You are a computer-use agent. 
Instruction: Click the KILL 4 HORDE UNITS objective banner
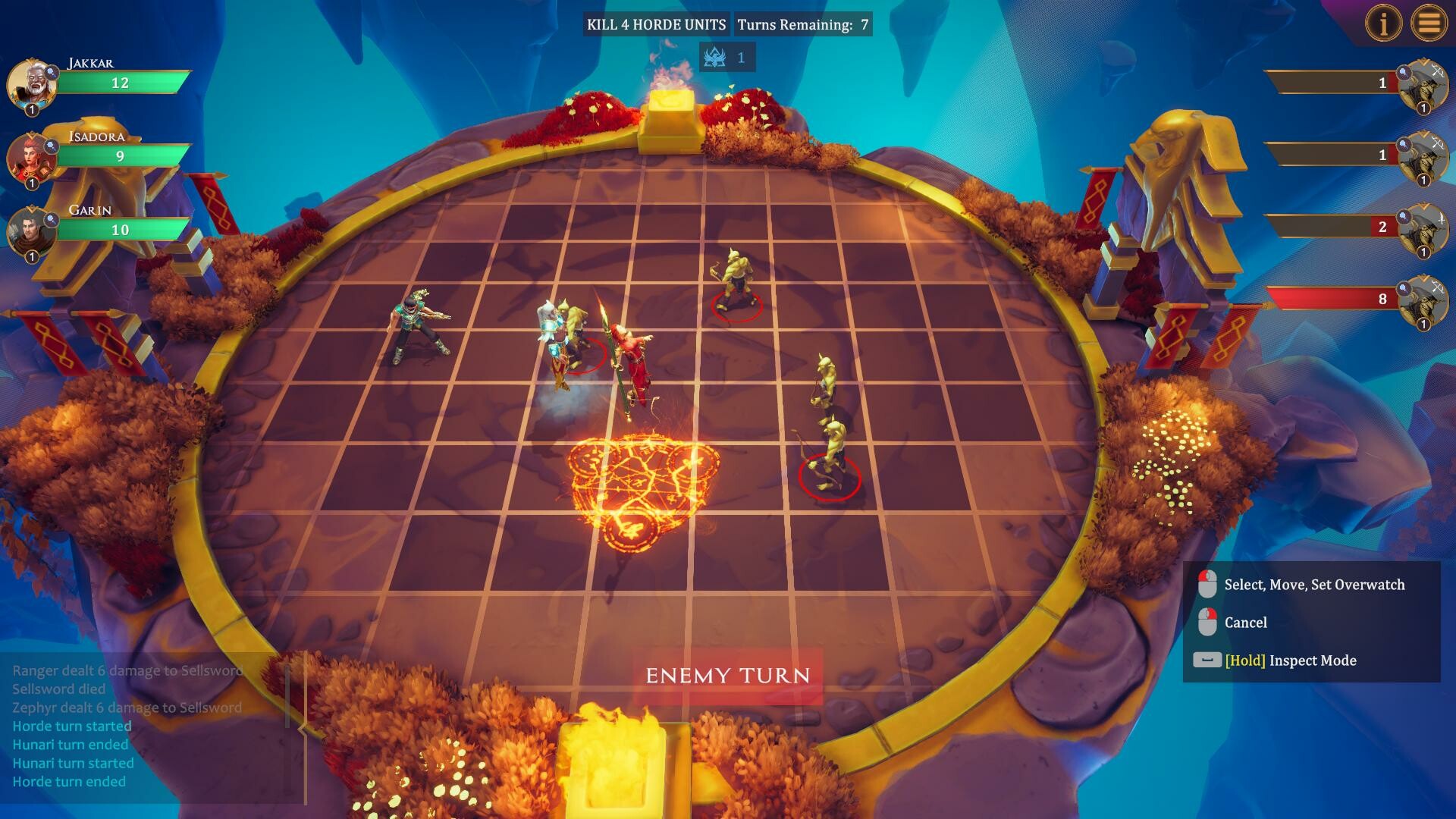pos(657,24)
